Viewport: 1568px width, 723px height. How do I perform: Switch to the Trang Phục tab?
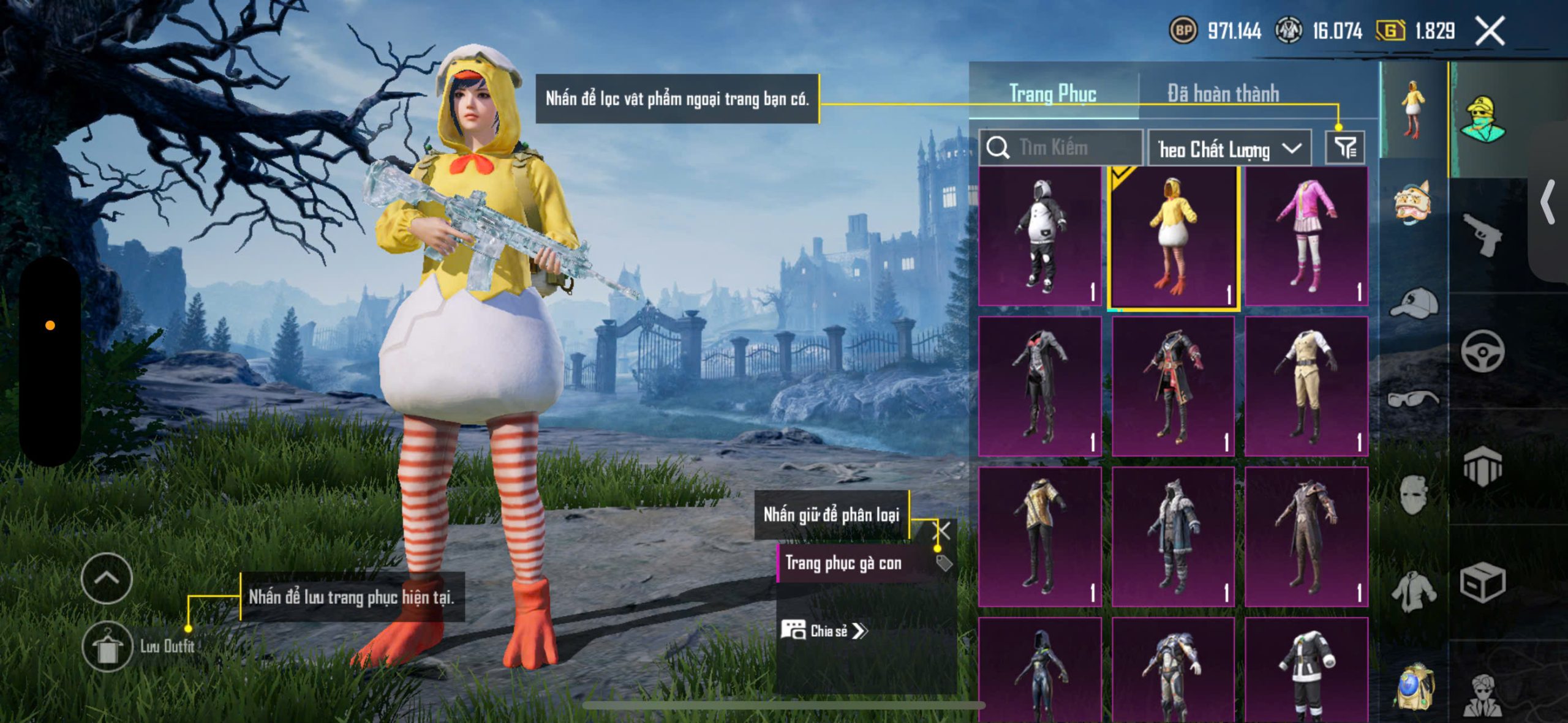[x=1052, y=94]
